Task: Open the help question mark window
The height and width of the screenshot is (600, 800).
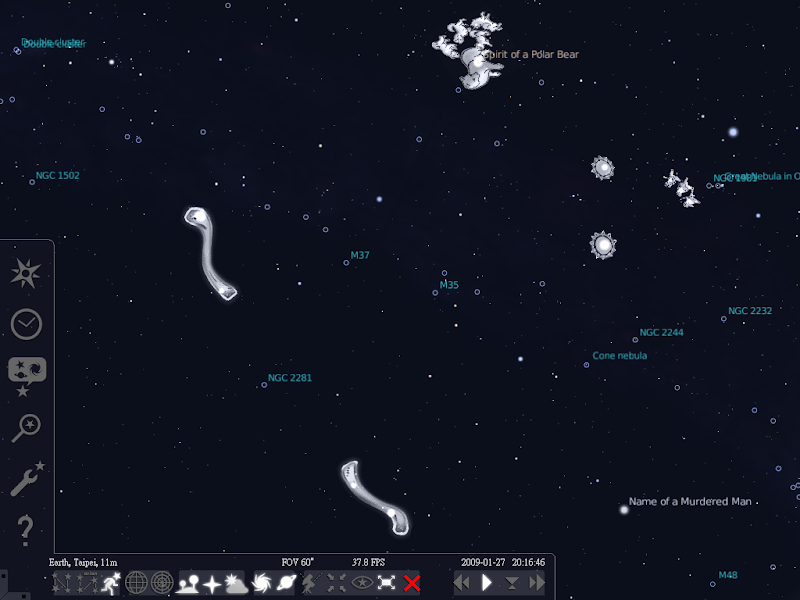Action: 26,530
